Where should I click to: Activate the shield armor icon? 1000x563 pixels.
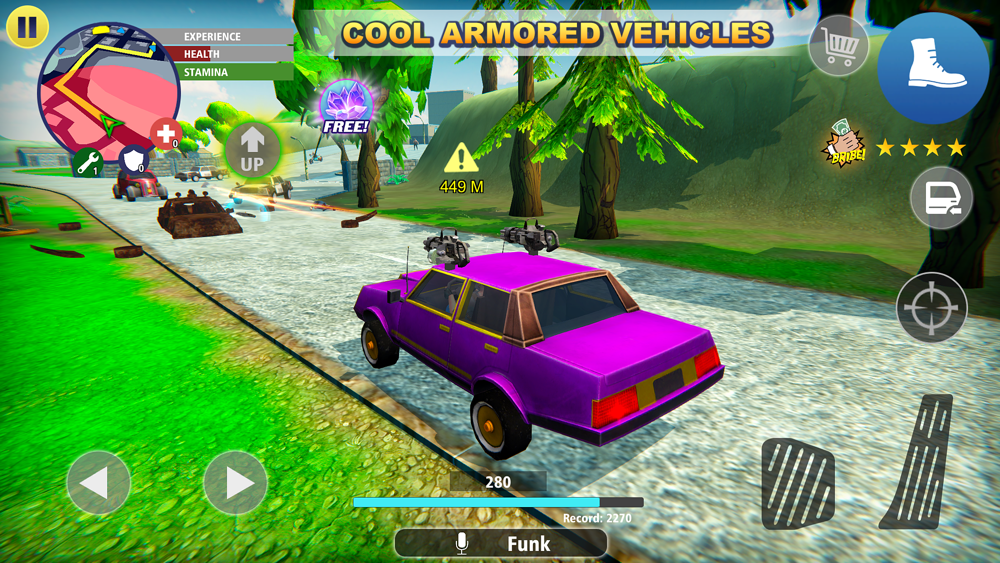tap(134, 160)
